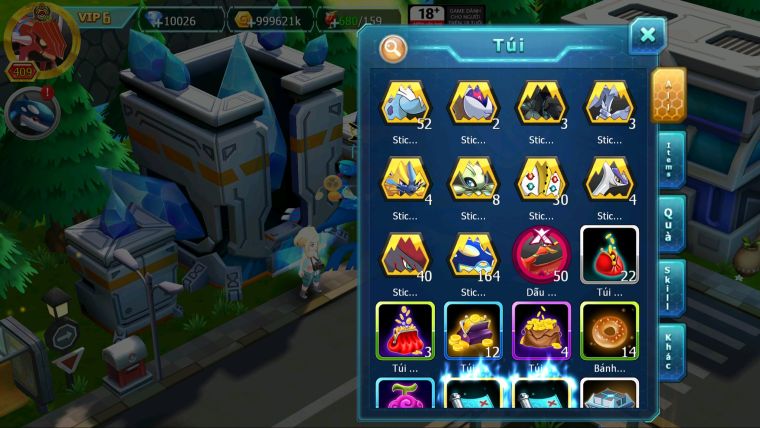Open the bag search magnifier
The height and width of the screenshot is (428, 760).
393,47
